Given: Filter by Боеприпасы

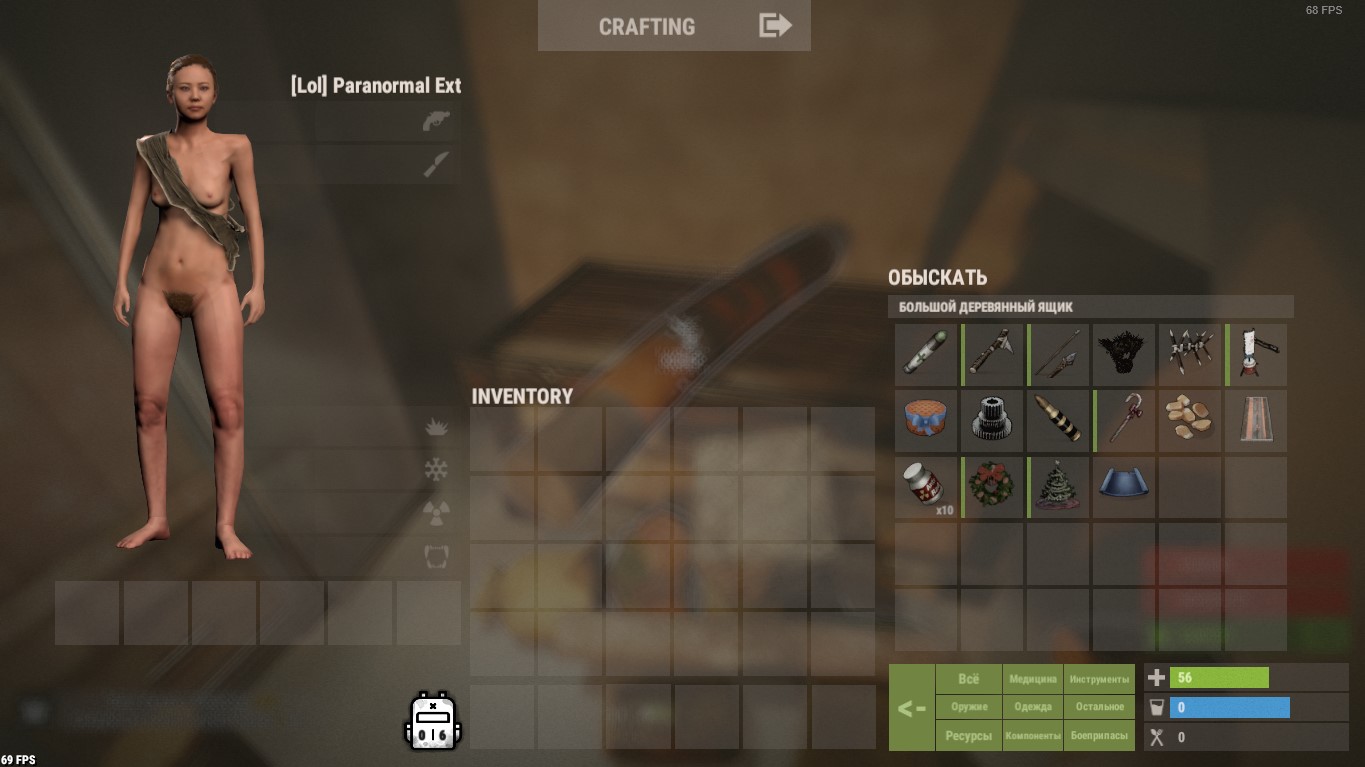Looking at the screenshot, I should [x=1099, y=736].
